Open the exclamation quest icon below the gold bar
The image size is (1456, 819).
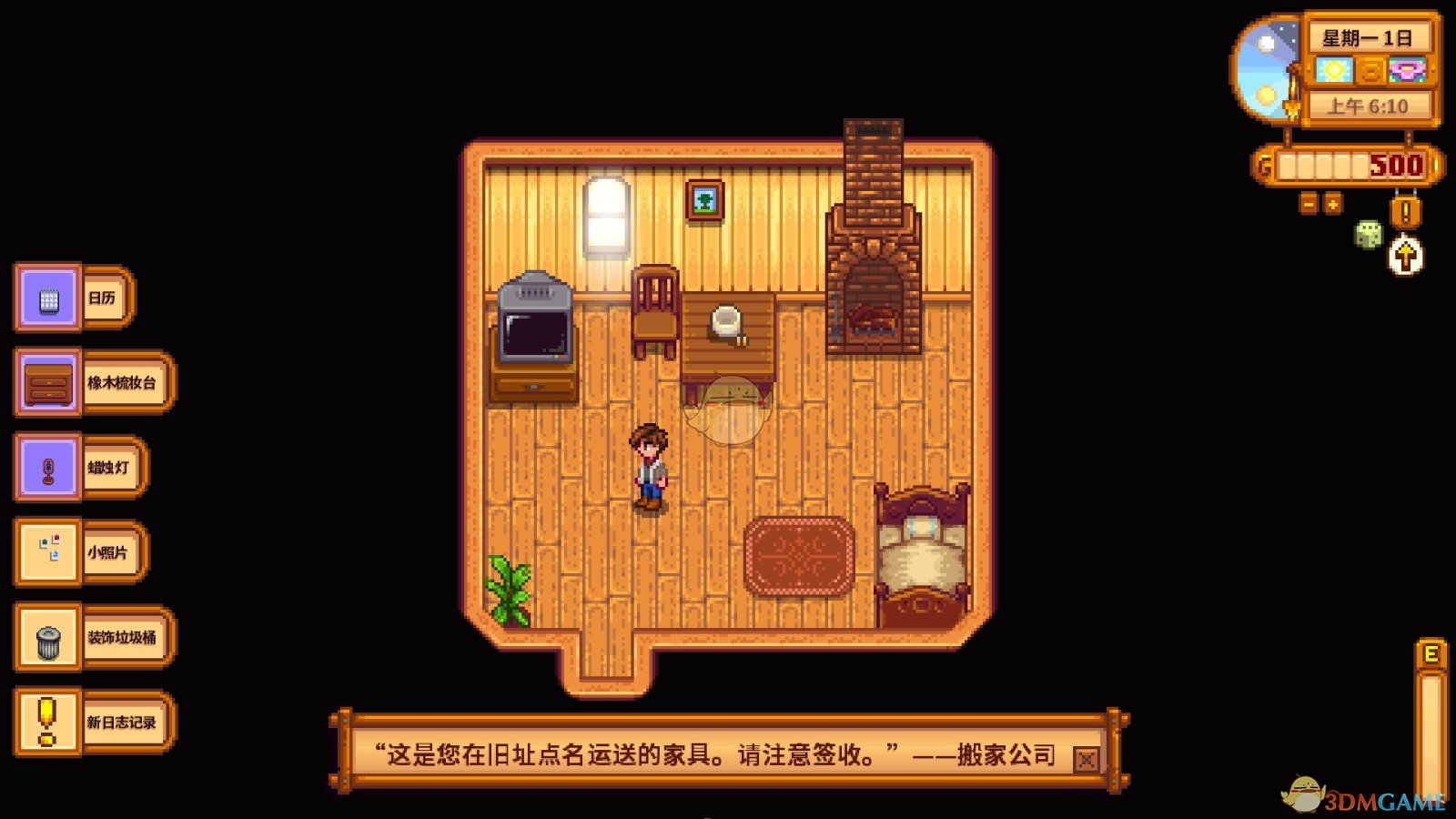pos(1404,210)
